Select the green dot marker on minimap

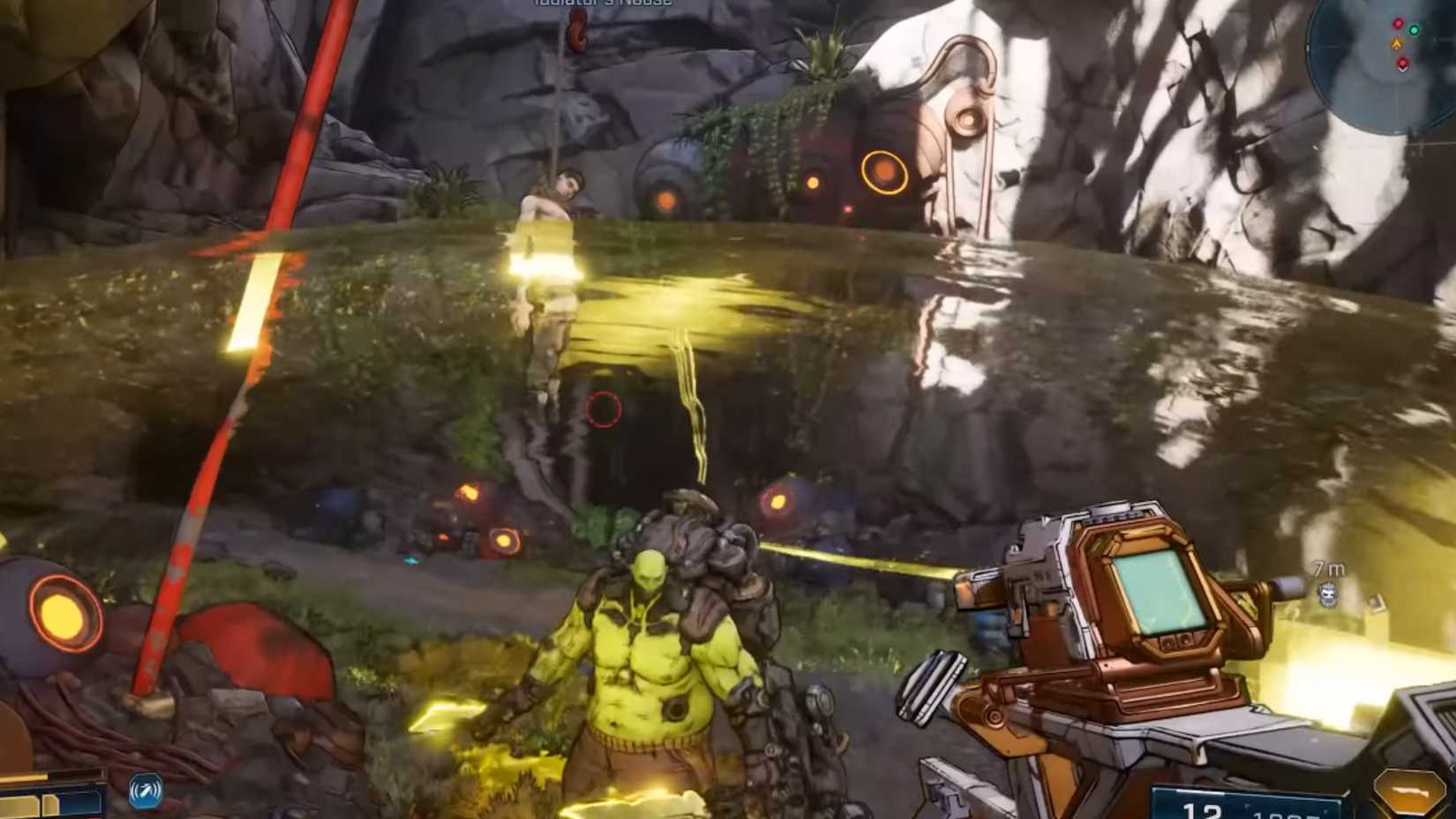click(x=1415, y=31)
